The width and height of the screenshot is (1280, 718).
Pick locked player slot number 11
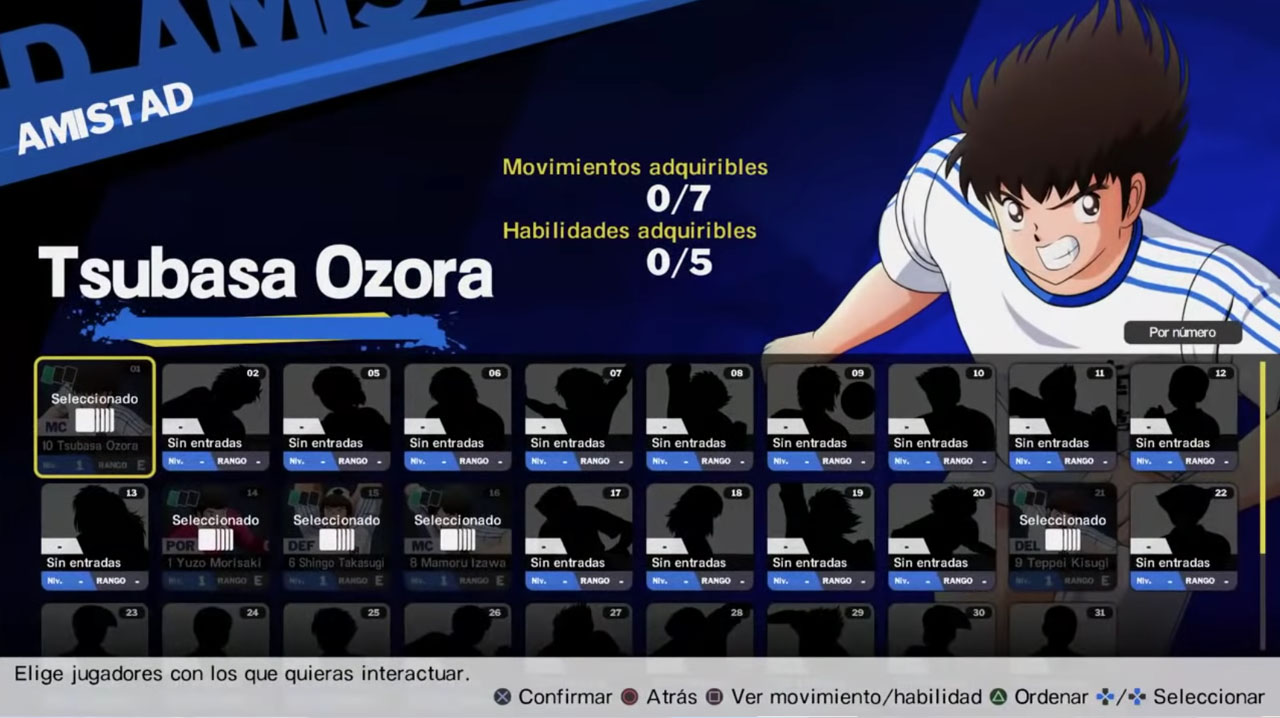(x=1063, y=417)
